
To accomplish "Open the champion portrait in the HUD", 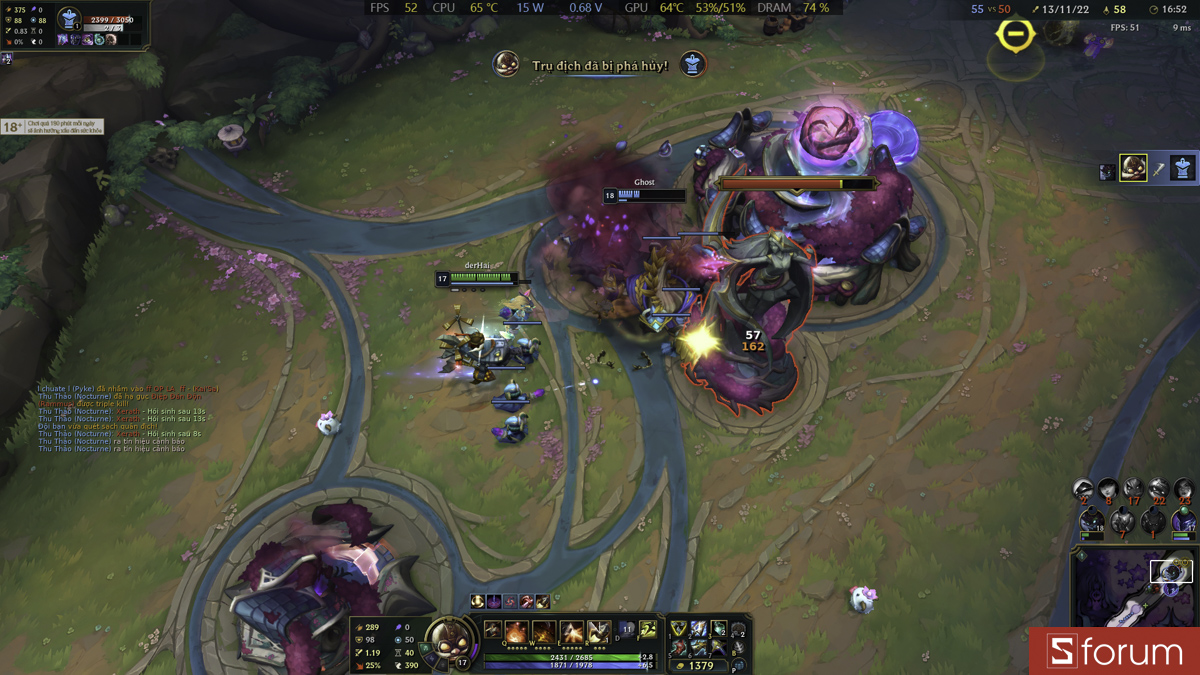I will pyautogui.click(x=449, y=637).
